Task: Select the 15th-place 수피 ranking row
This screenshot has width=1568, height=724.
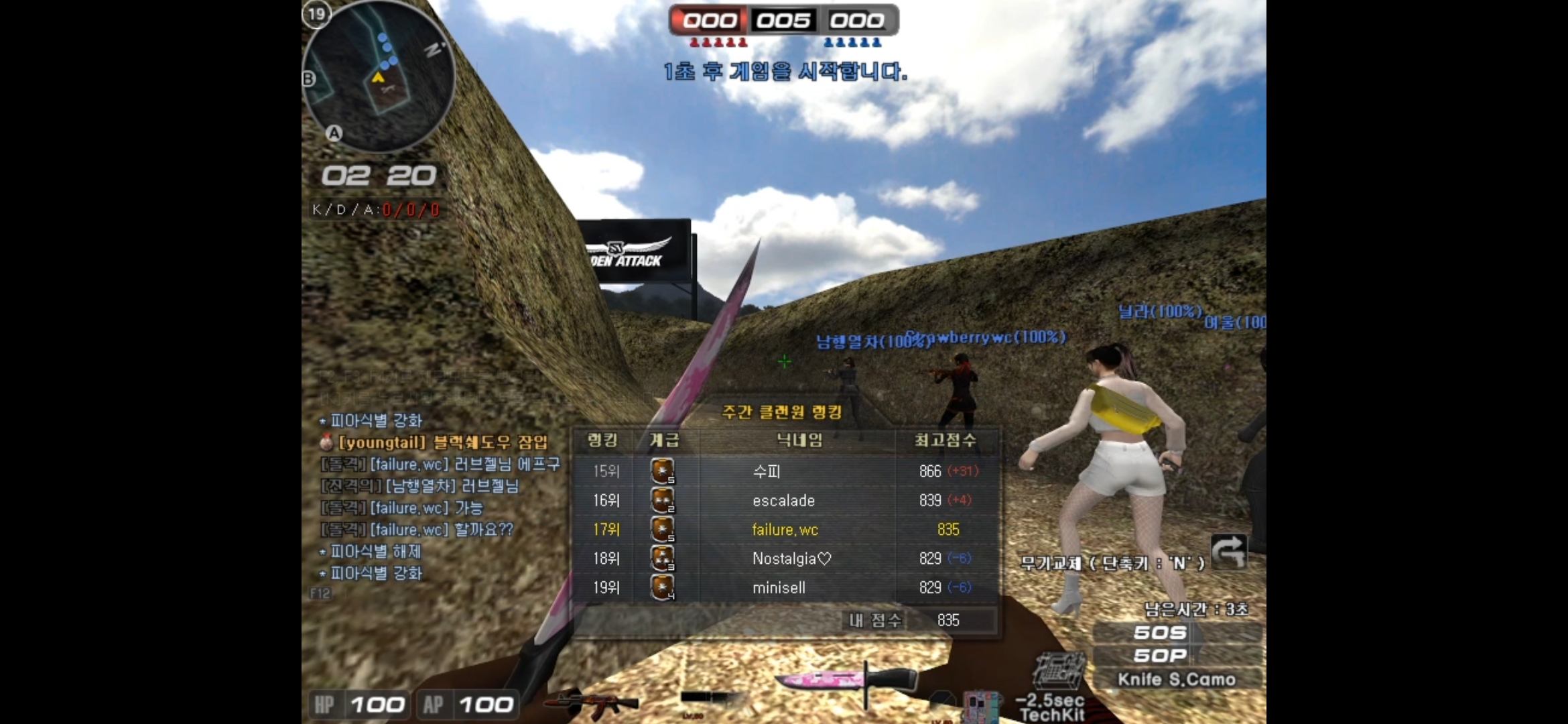Action: click(784, 471)
